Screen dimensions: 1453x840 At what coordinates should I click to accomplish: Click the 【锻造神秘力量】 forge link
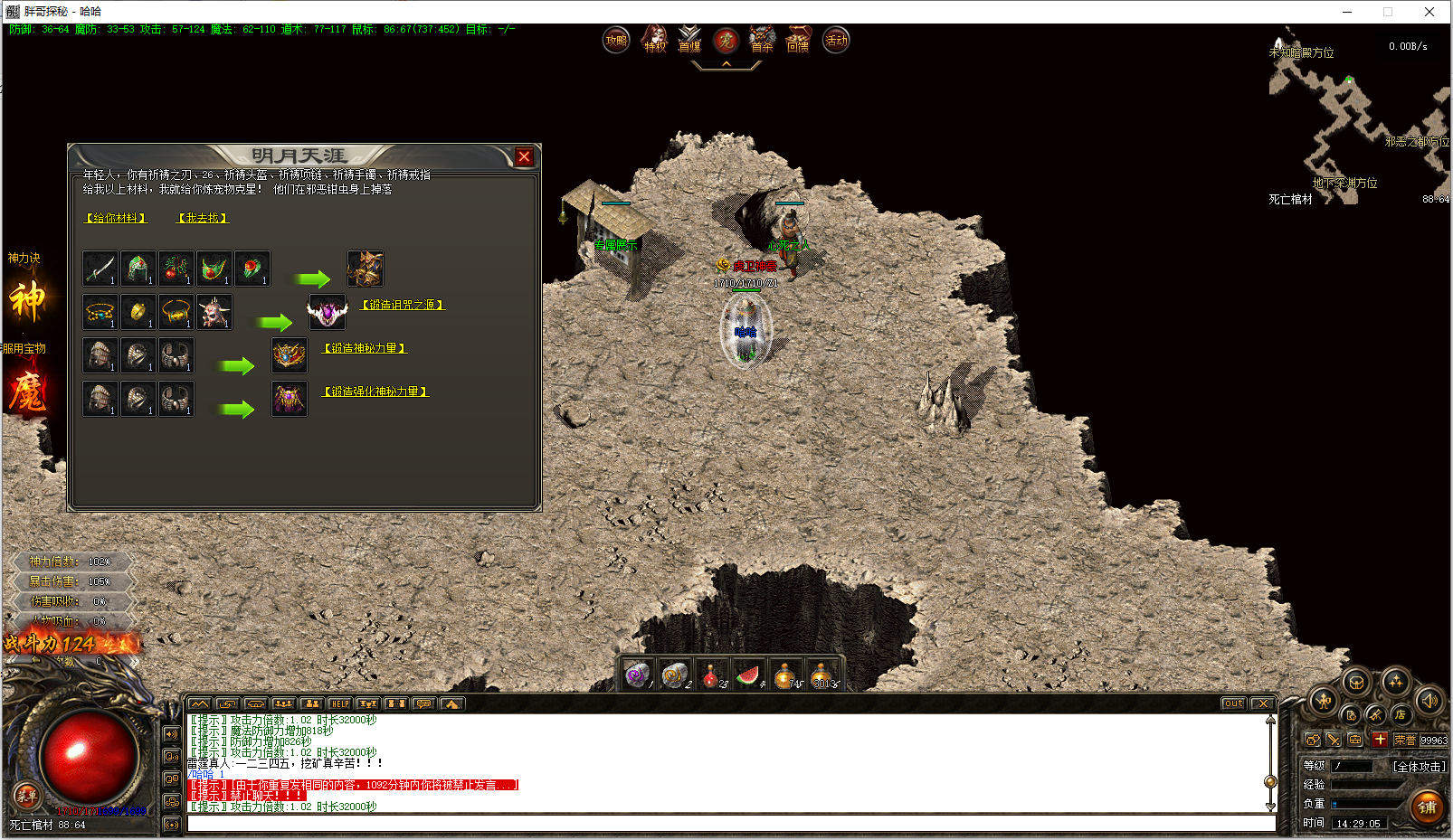tap(366, 348)
